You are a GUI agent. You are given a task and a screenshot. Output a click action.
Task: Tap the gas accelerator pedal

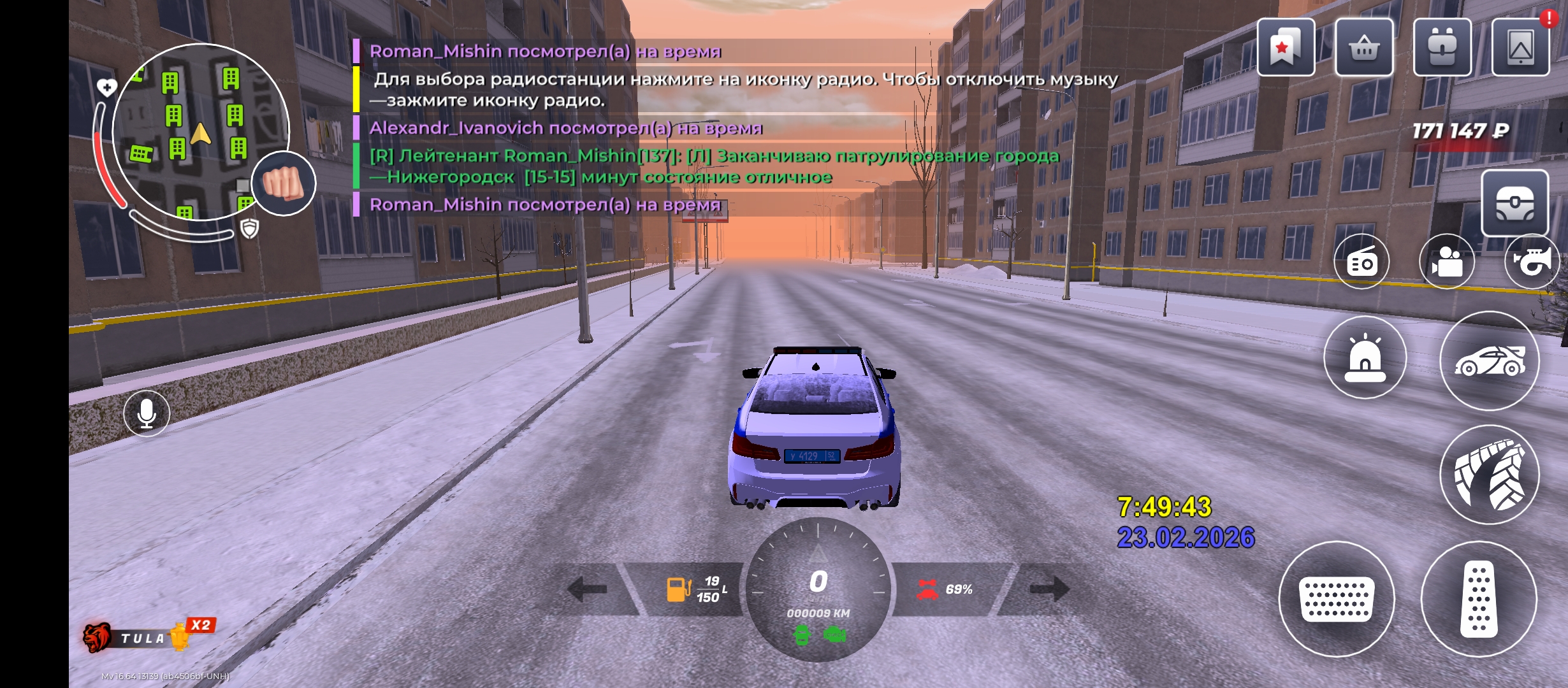[x=1479, y=599]
